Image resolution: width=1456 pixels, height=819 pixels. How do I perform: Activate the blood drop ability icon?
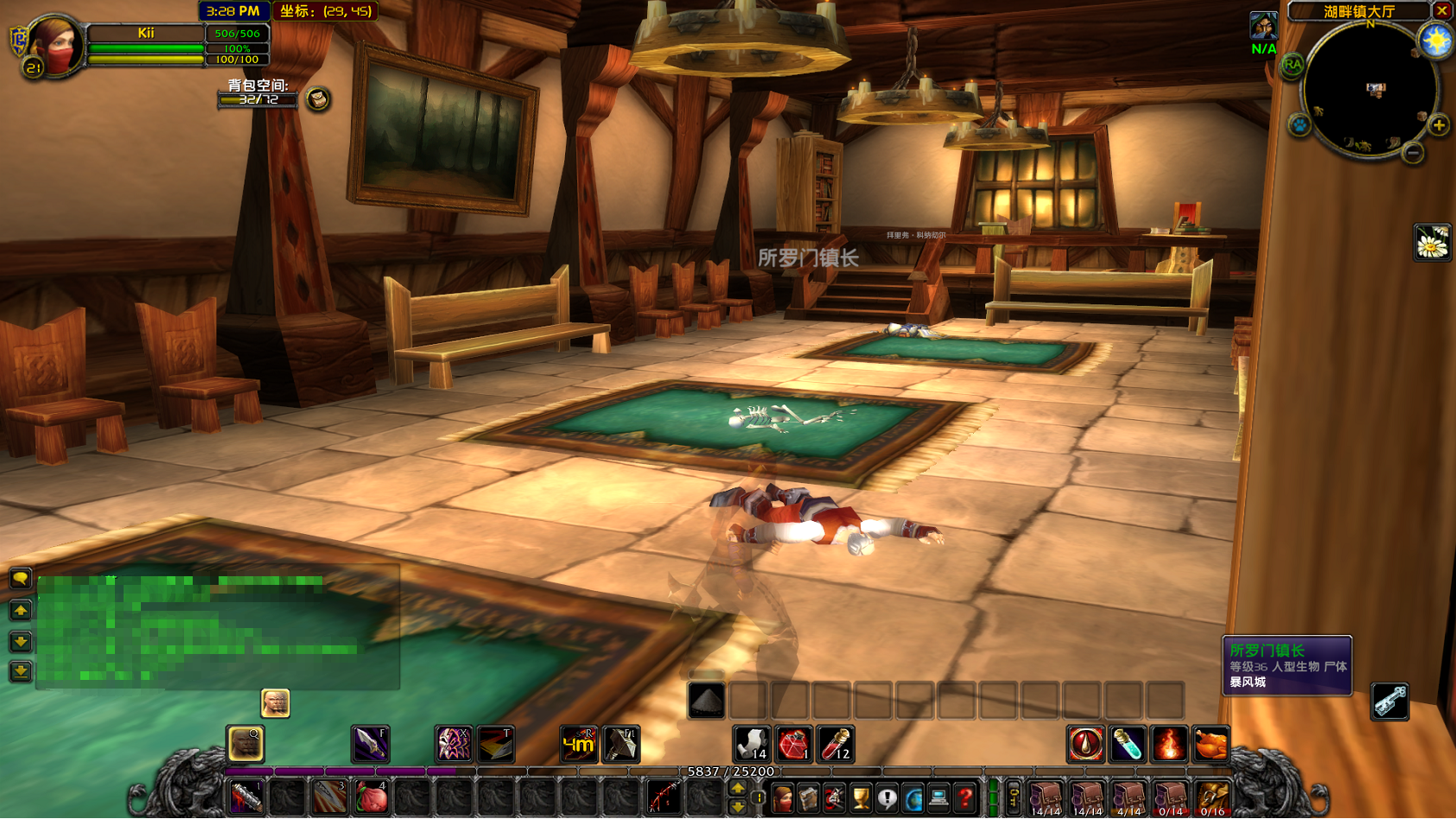pyautogui.click(x=1086, y=744)
